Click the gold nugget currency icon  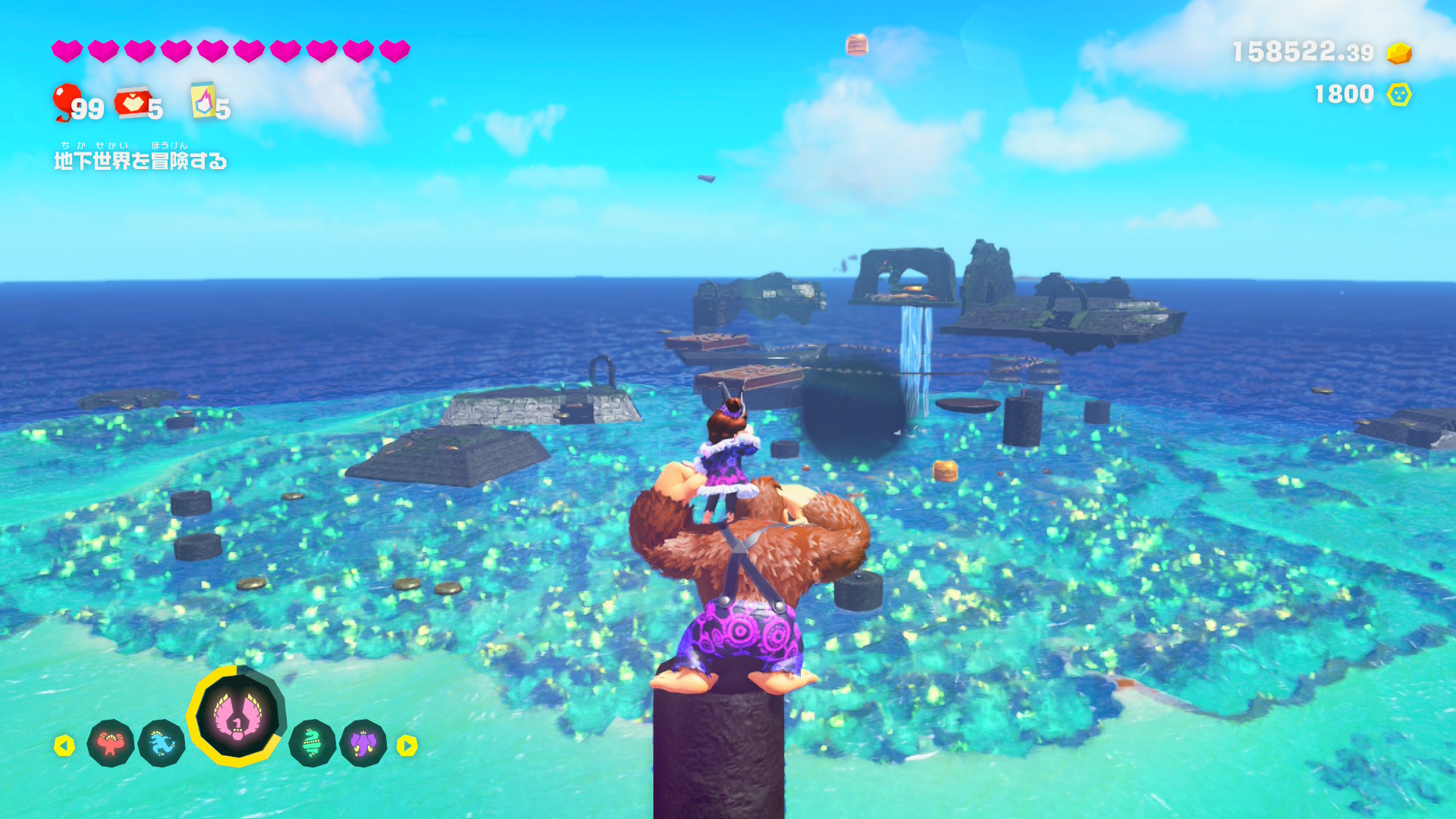[1399, 53]
